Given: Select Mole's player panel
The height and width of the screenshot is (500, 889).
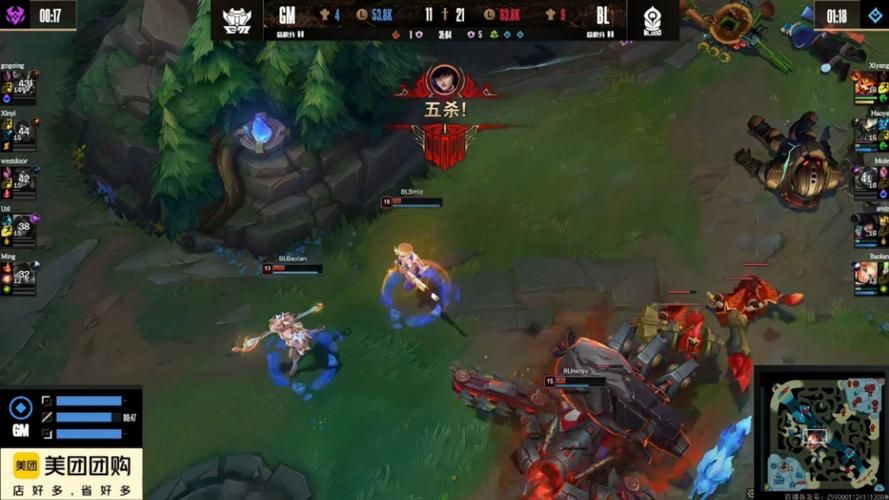Looking at the screenshot, I should click(870, 180).
